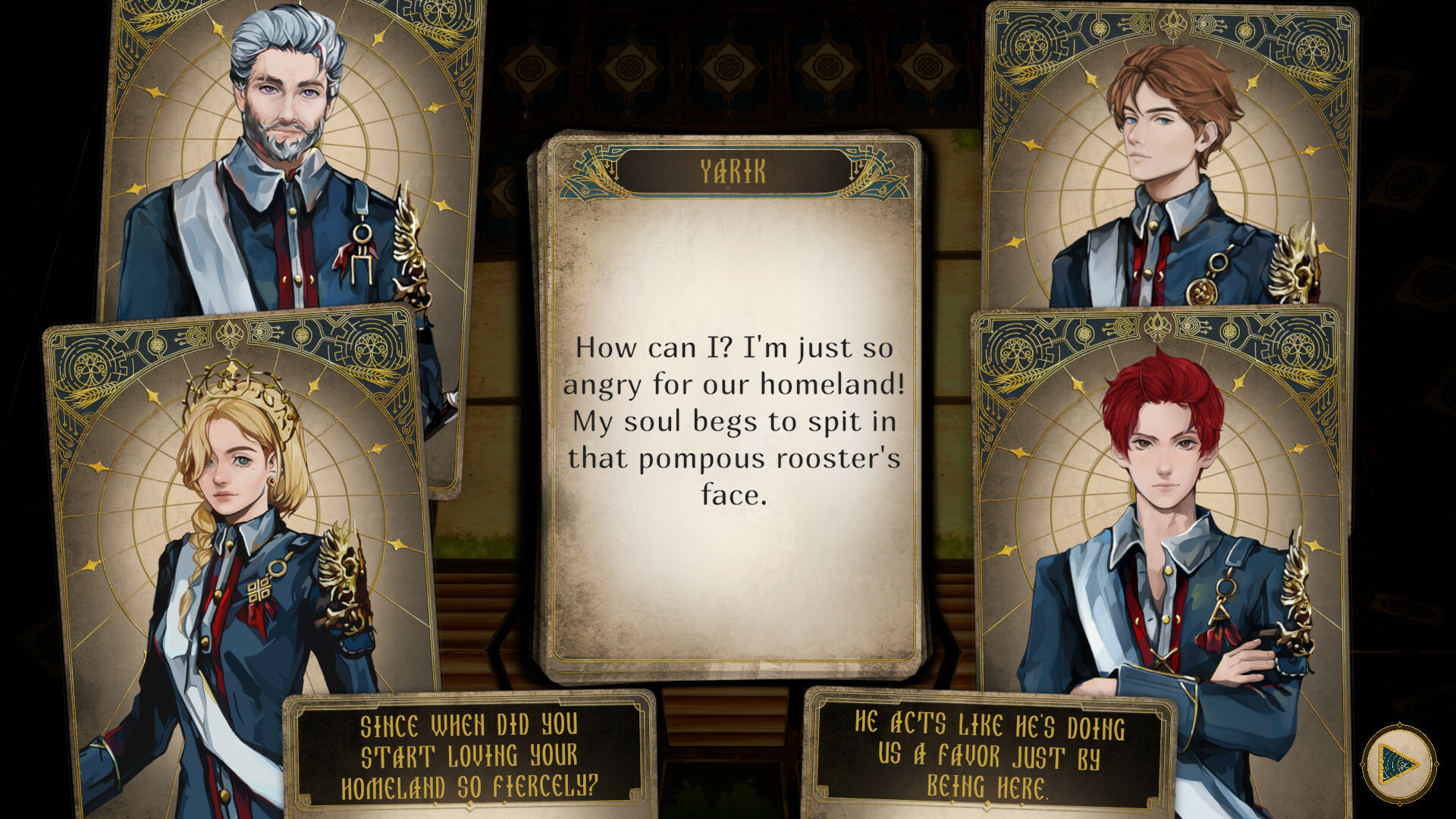Choose 'He acts like he's doing us a favor'
Image resolution: width=1456 pixels, height=819 pixels.
990,756
